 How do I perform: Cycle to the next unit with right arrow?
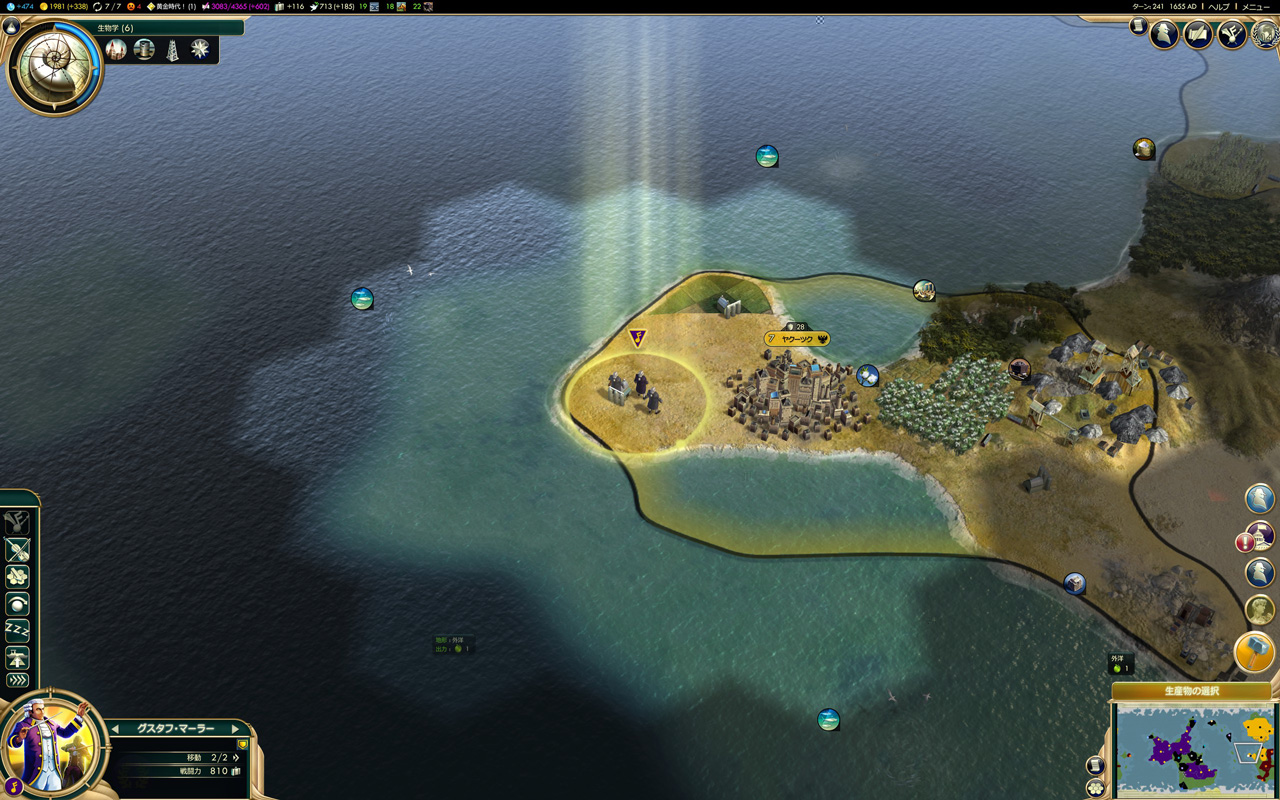(236, 729)
